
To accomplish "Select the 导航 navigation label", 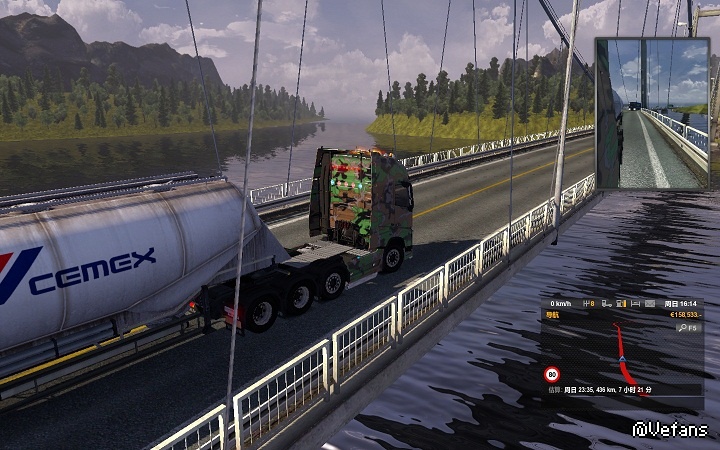I will 553,315.
